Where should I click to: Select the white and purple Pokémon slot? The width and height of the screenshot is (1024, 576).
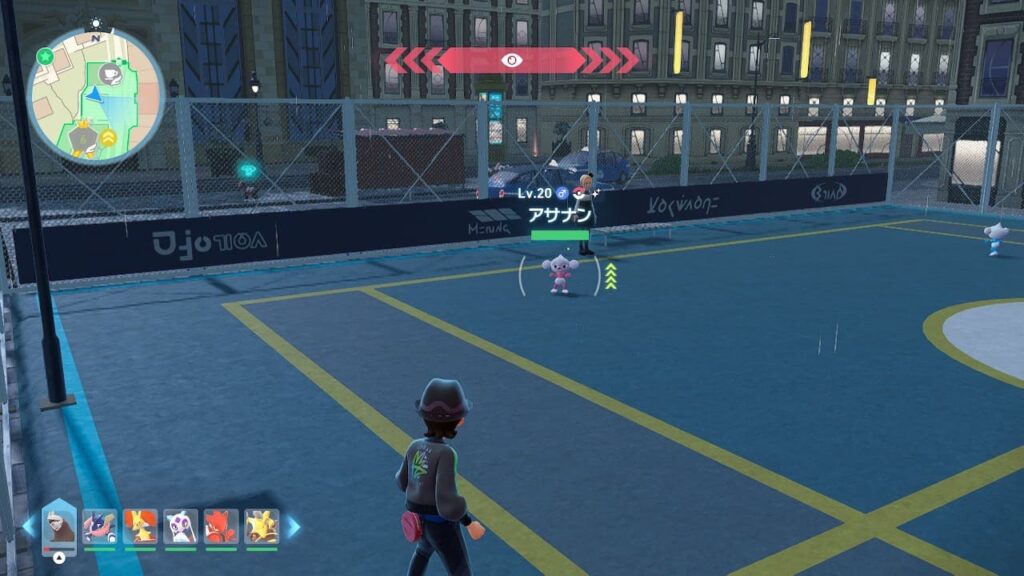(x=180, y=526)
